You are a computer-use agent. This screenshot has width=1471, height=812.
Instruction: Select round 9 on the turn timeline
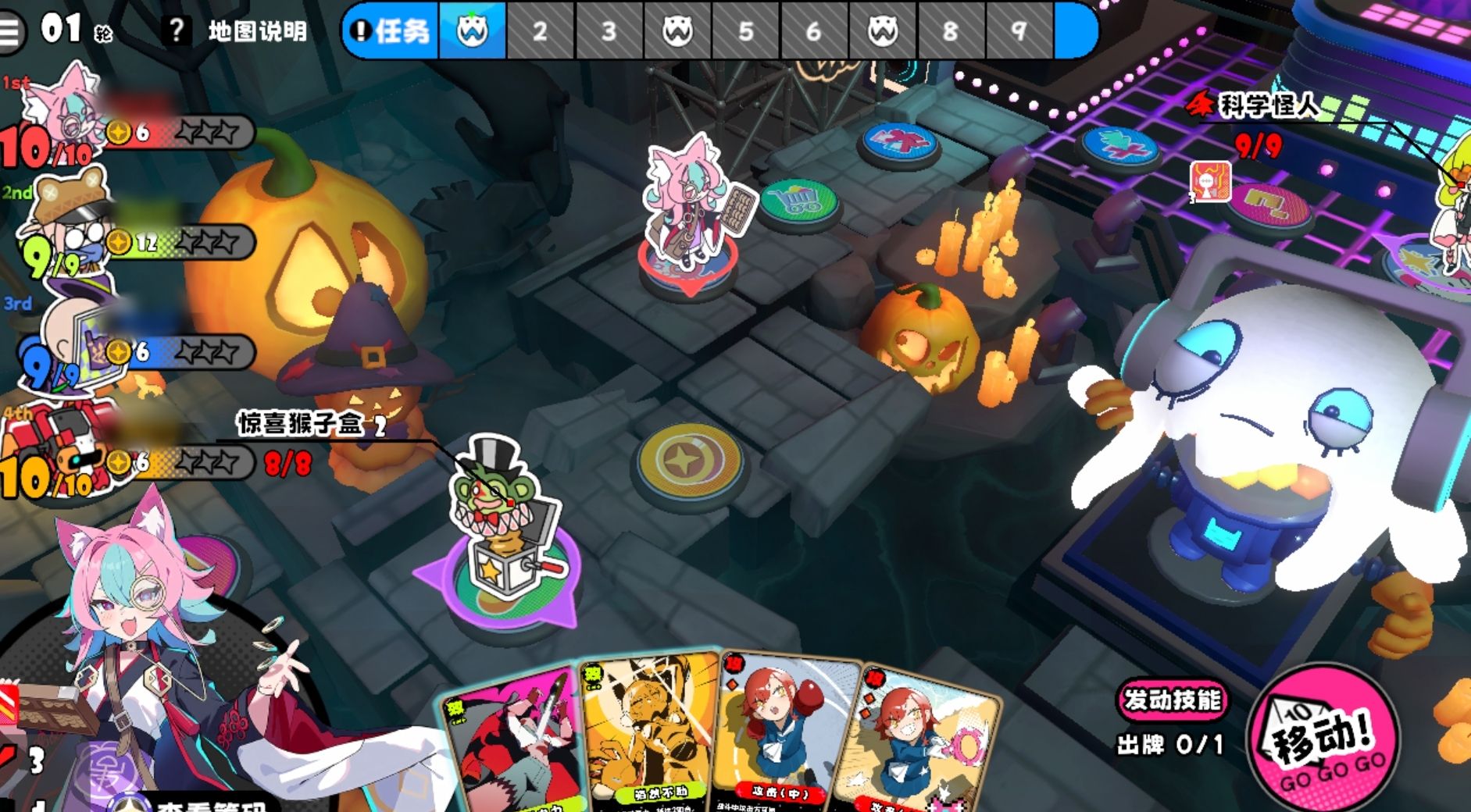tap(1019, 31)
